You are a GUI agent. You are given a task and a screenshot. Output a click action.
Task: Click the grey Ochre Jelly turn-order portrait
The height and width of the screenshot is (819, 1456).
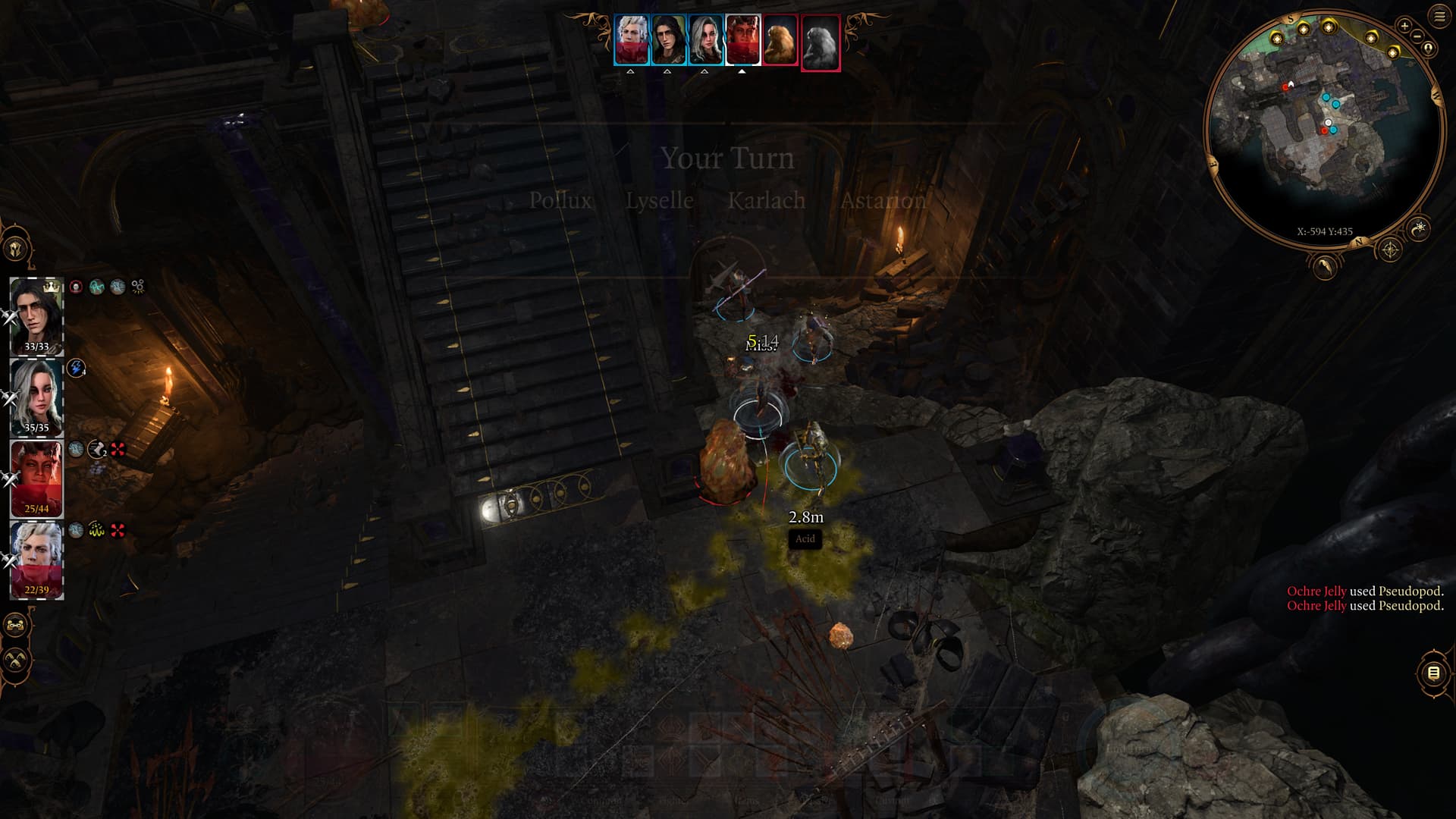820,42
